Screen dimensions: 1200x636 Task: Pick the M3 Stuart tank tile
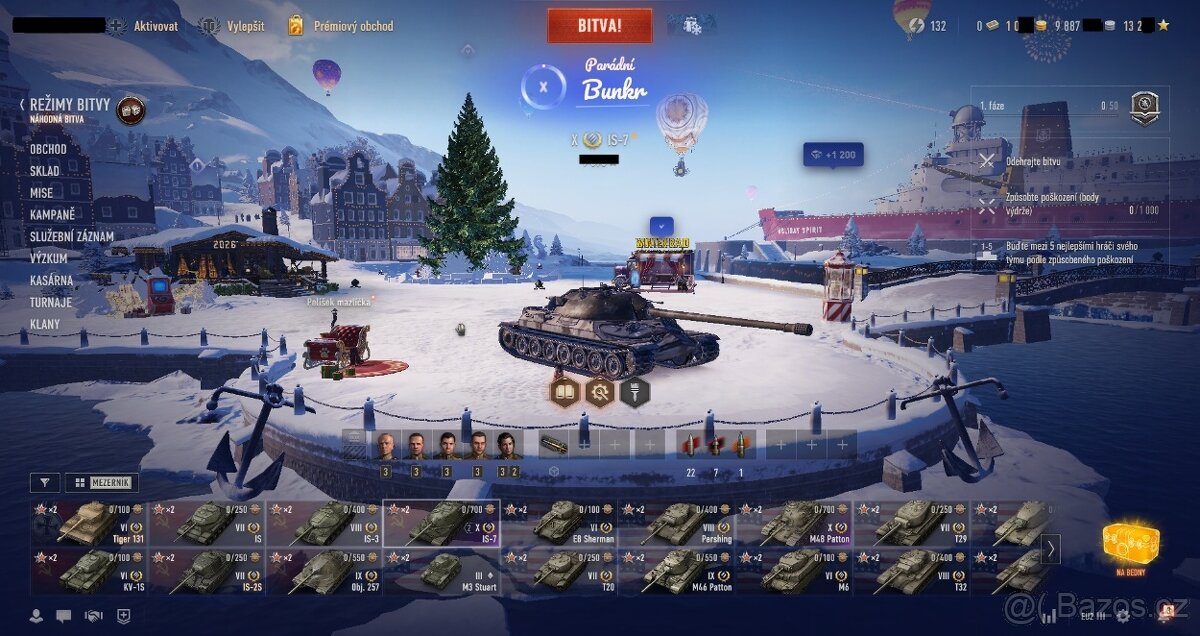click(441, 571)
